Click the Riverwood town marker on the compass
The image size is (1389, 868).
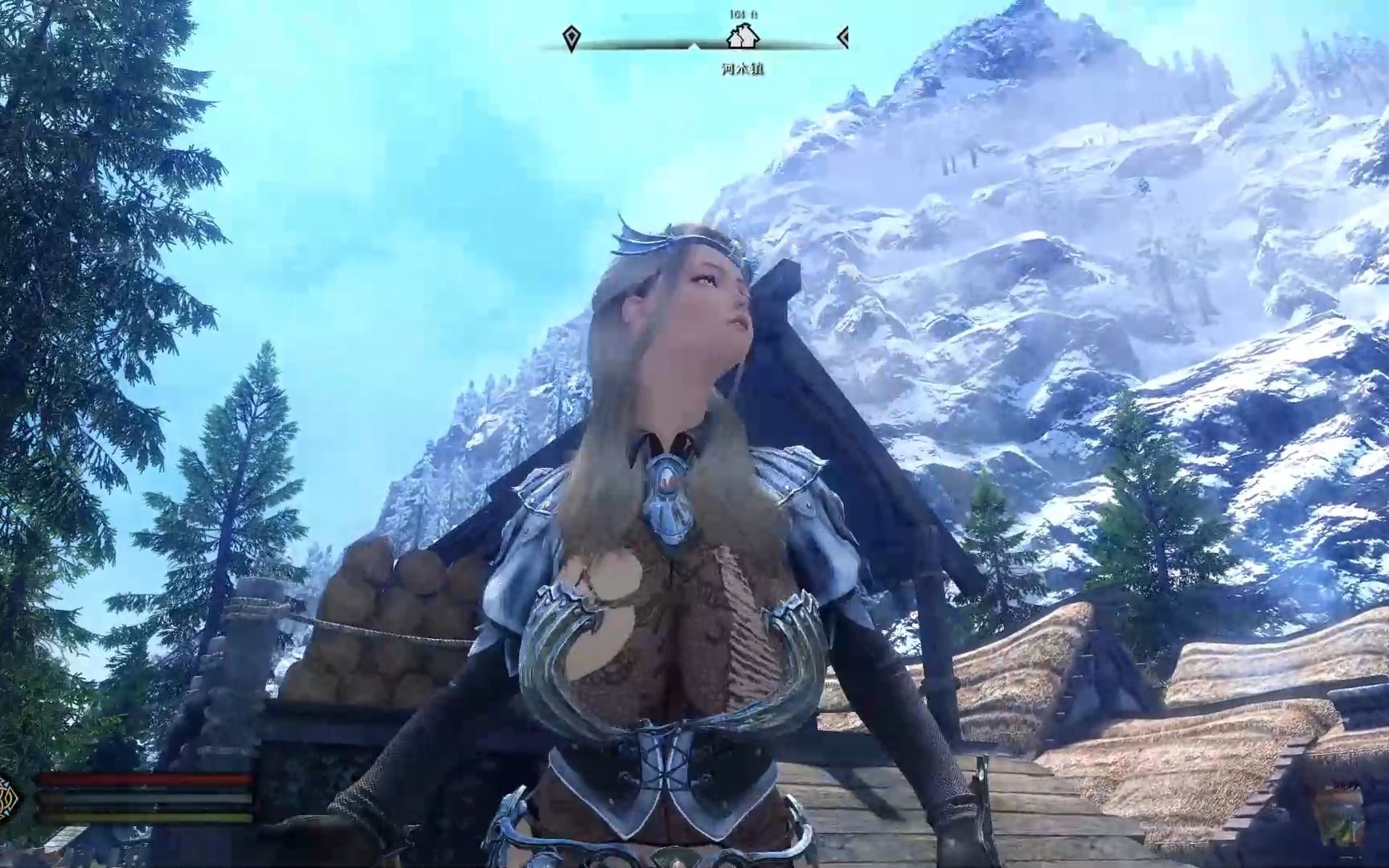point(742,37)
